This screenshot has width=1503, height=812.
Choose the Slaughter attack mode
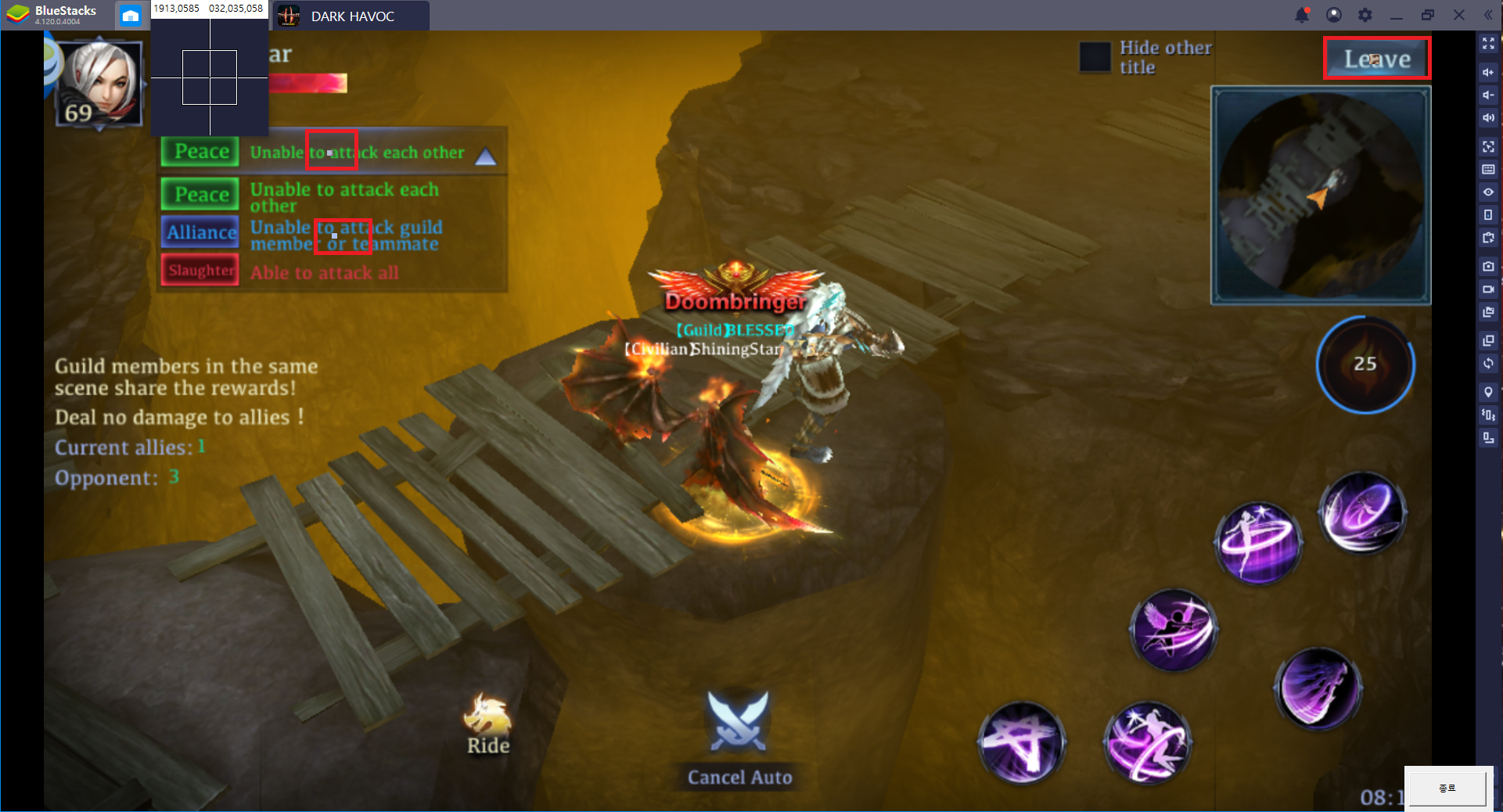coord(200,271)
